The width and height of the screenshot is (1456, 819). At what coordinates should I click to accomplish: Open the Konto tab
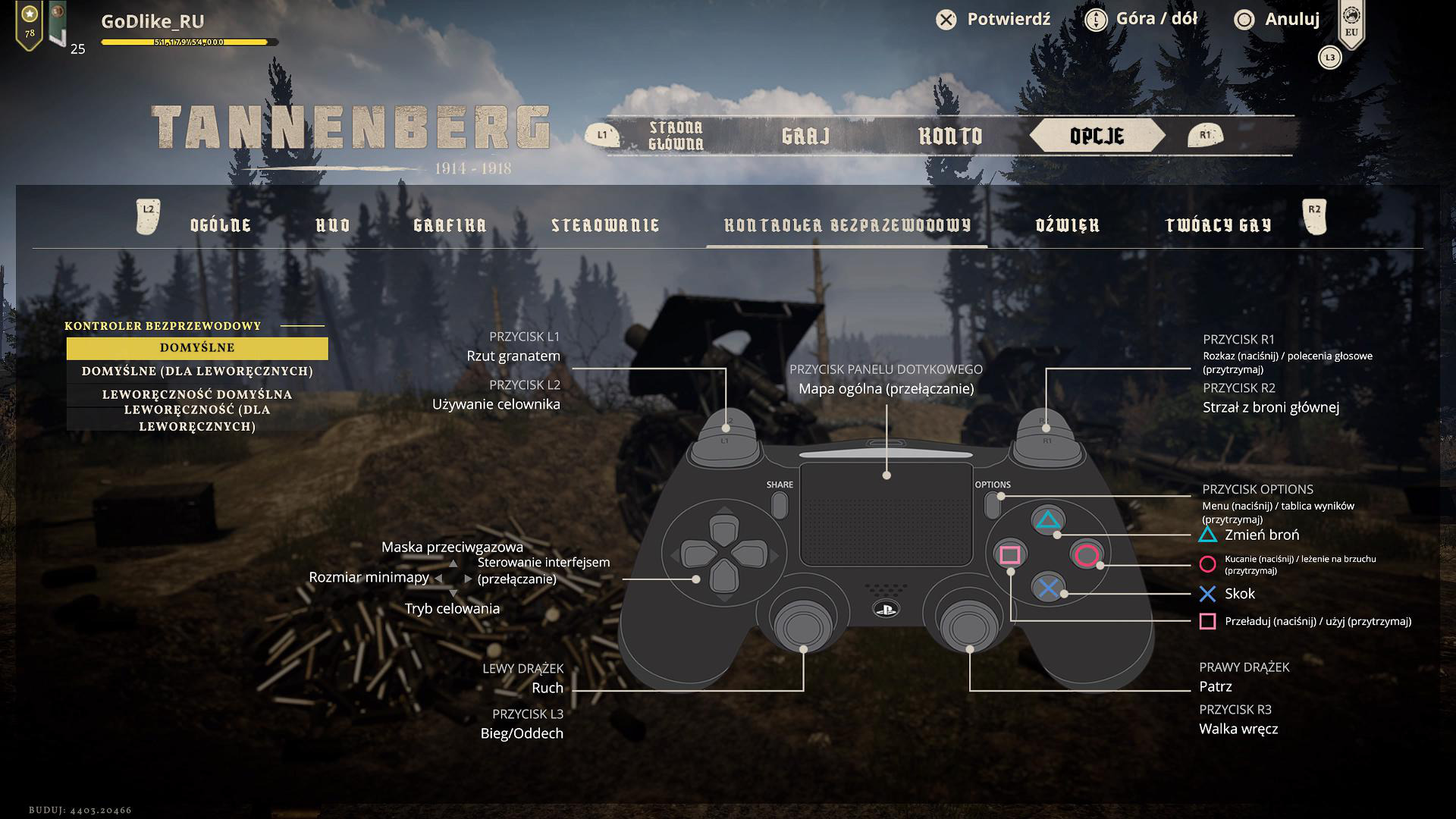950,136
